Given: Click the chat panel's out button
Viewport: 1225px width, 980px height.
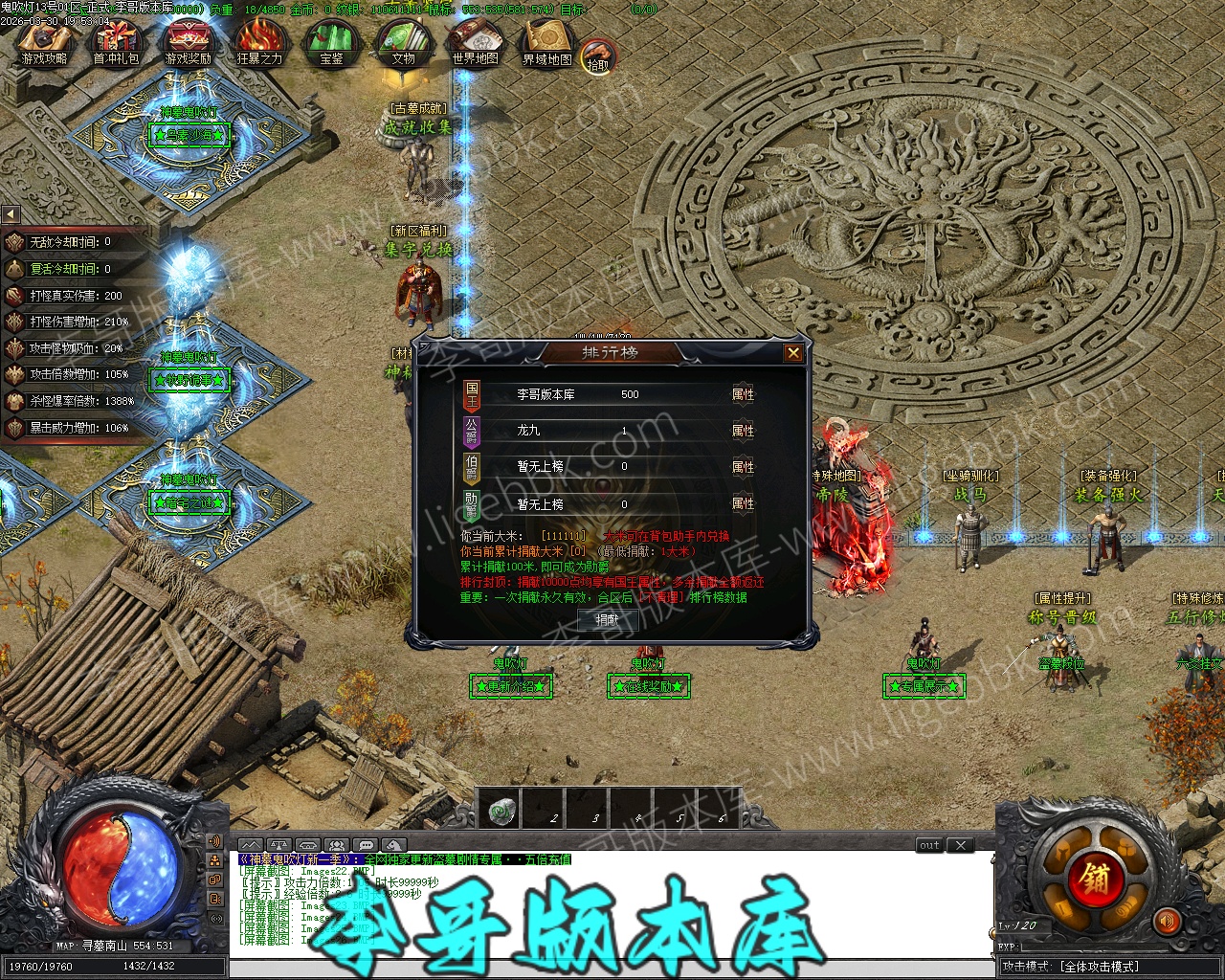Looking at the screenshot, I should pyautogui.click(x=929, y=845).
